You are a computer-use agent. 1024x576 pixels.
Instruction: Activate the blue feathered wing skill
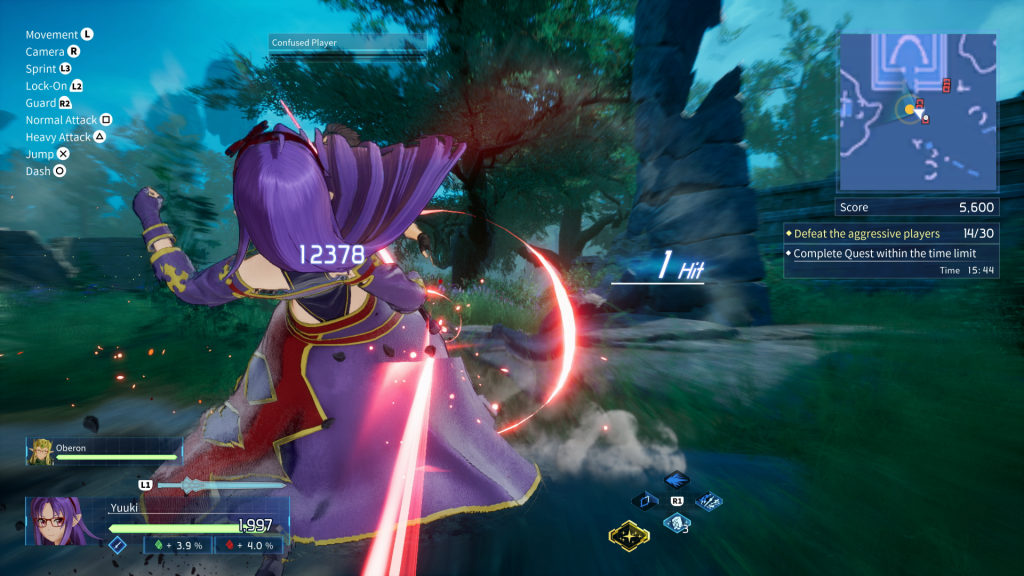[676, 481]
